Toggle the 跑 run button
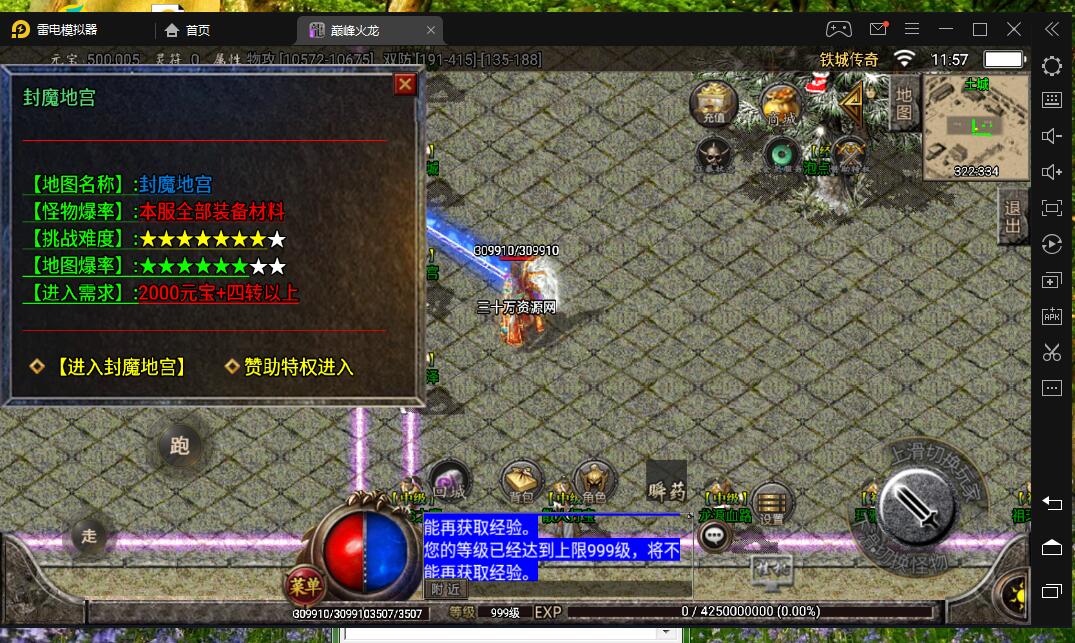The width and height of the screenshot is (1075, 643). [x=180, y=446]
